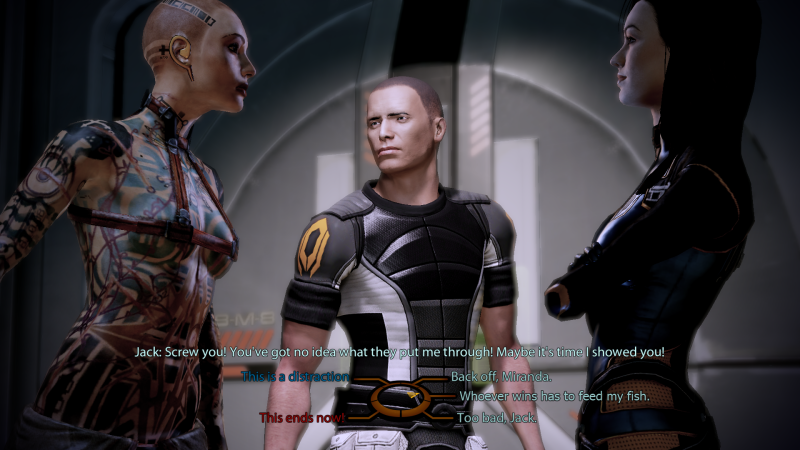Select the "This ends now!" renegade reply
The height and width of the screenshot is (450, 800).
[303, 417]
